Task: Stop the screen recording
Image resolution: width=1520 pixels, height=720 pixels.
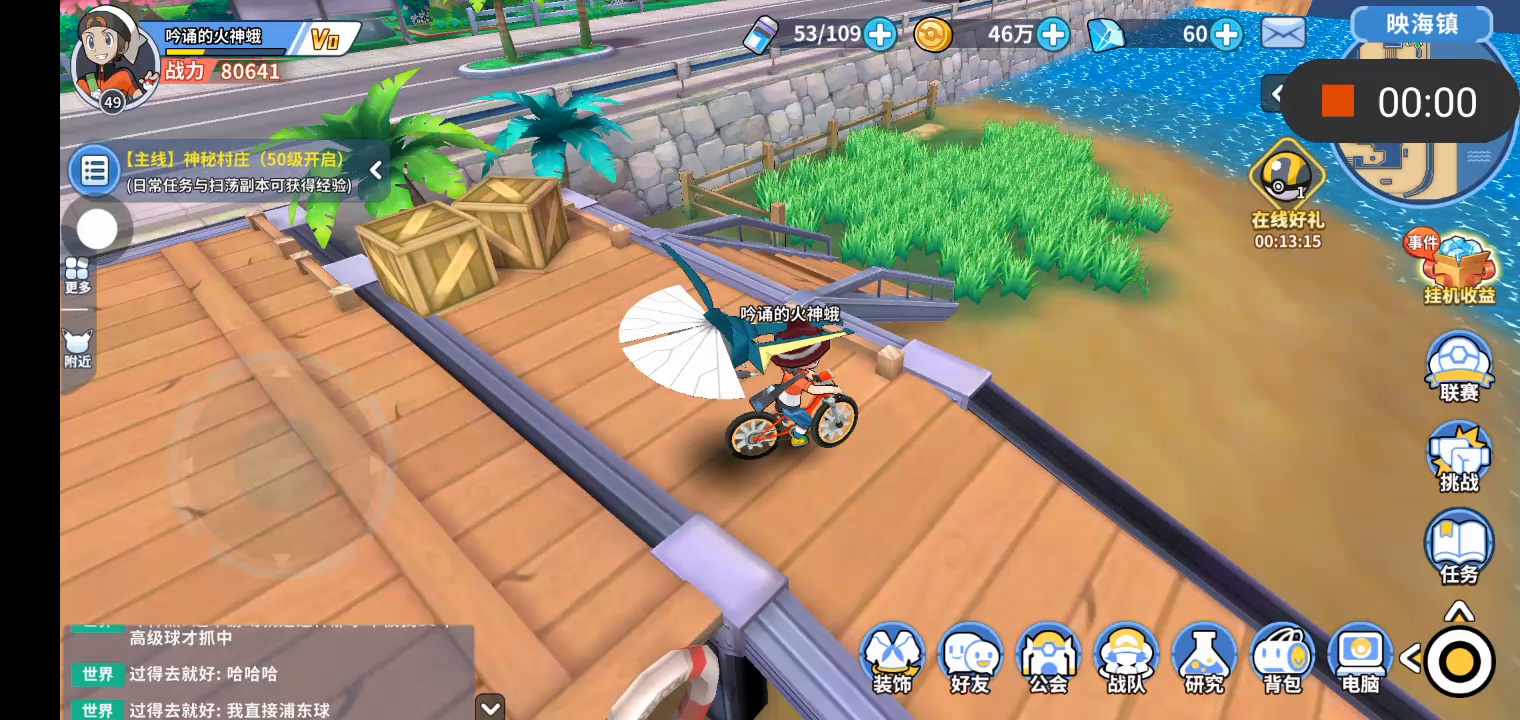Action: pos(1337,101)
